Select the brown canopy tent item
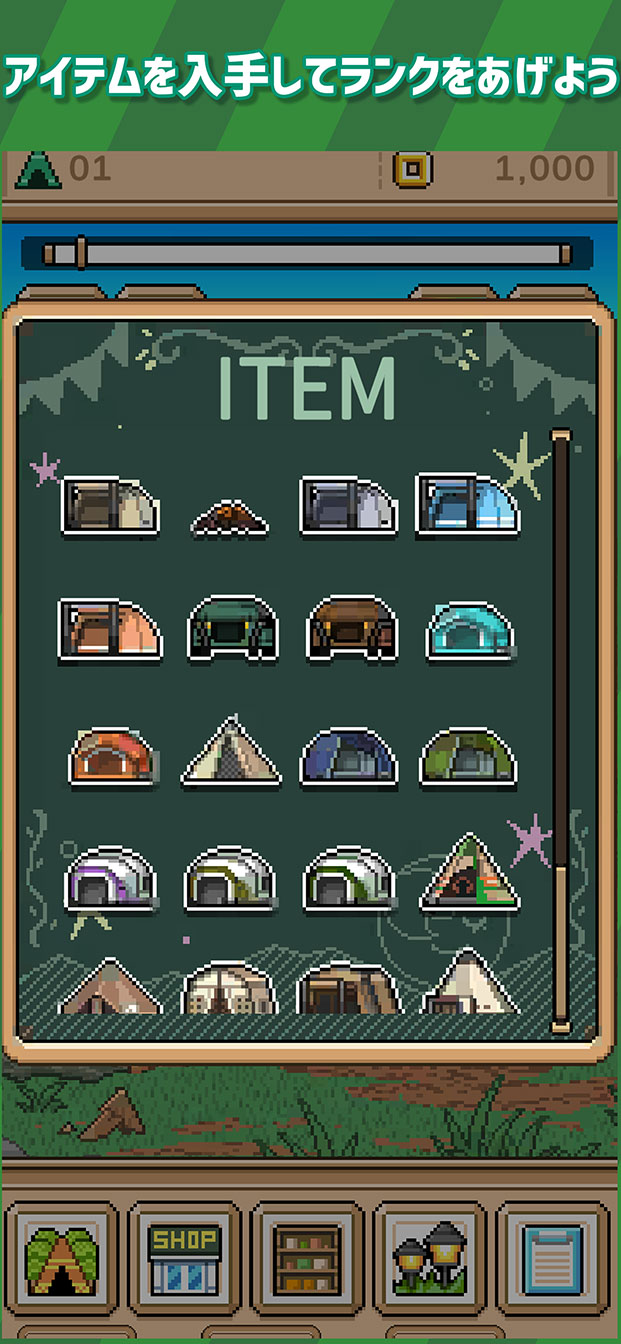This screenshot has width=621, height=1344. click(350, 629)
